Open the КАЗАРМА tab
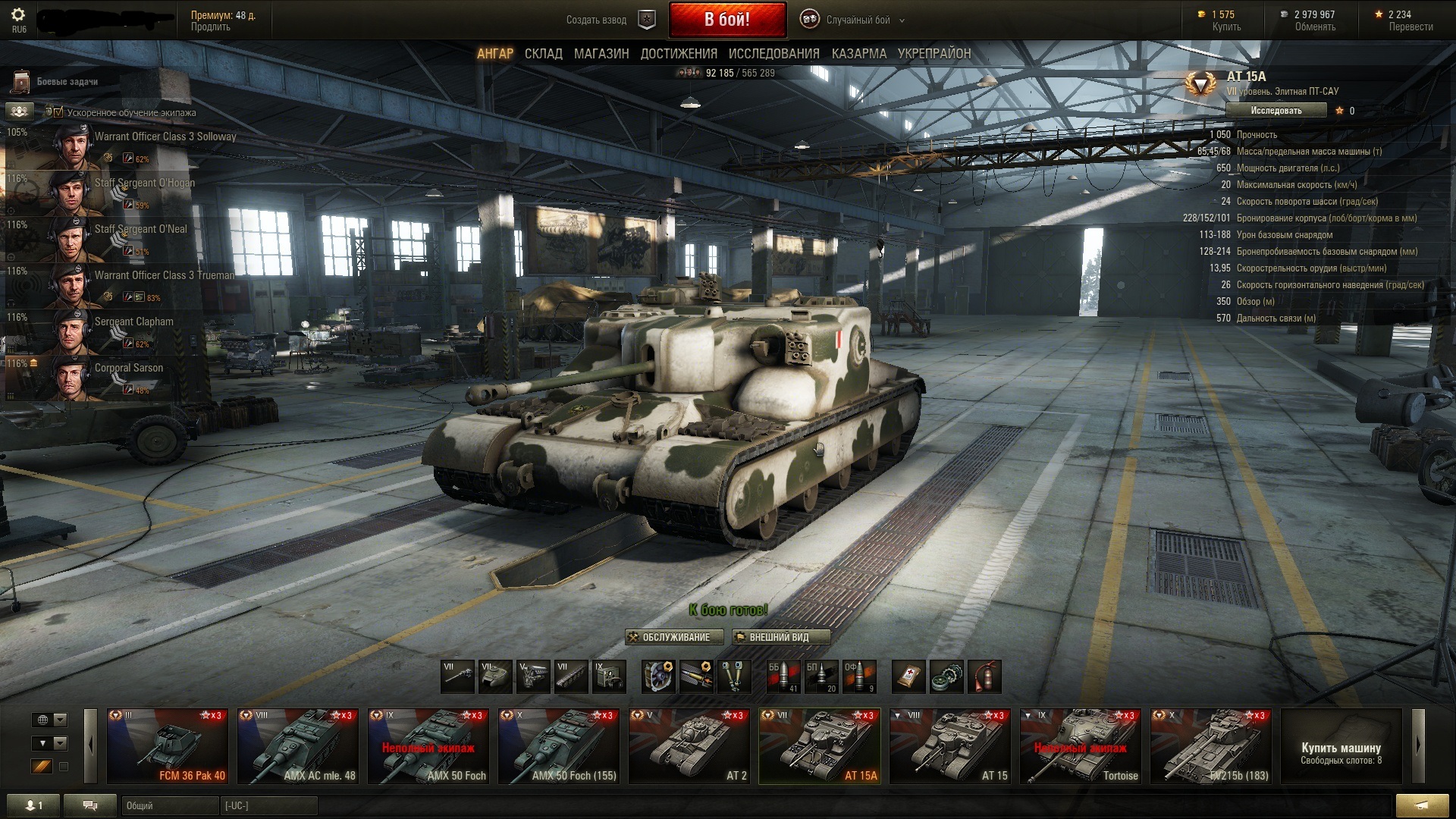The image size is (1456, 819). click(x=858, y=54)
